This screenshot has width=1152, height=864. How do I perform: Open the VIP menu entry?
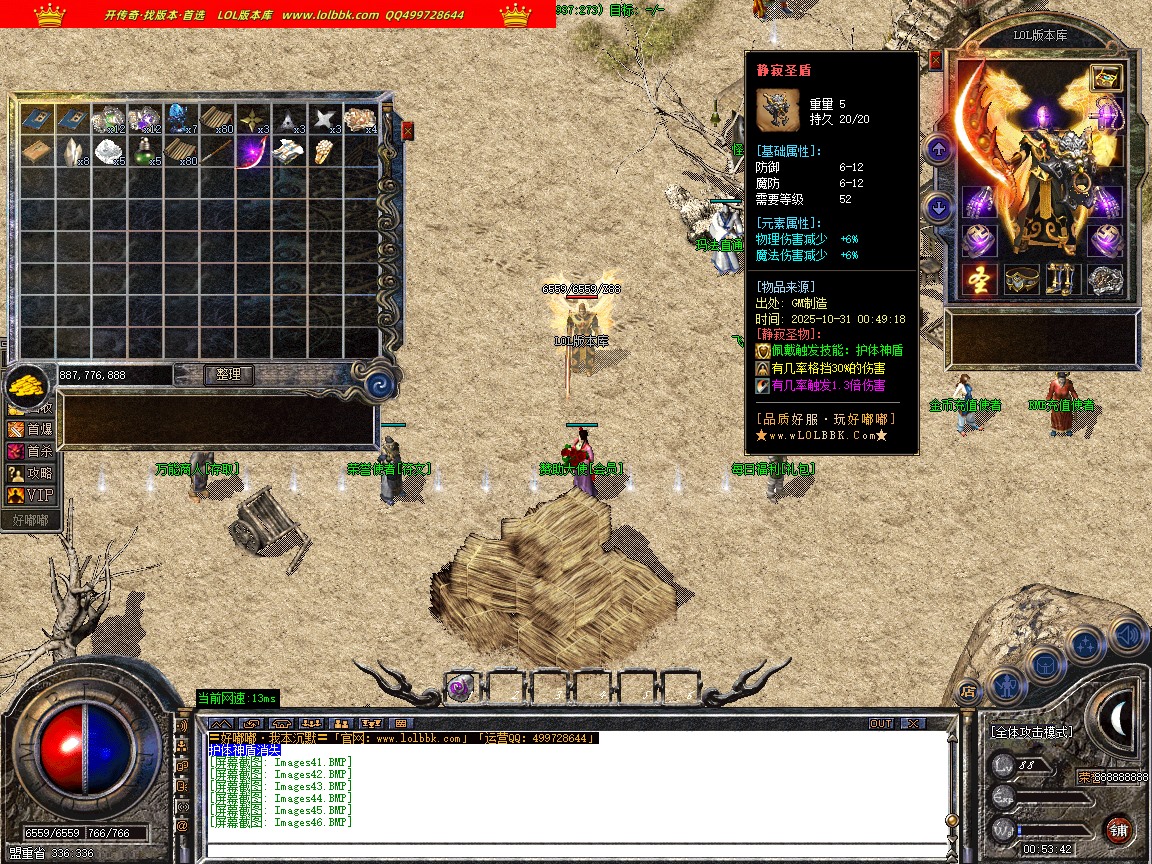30,494
